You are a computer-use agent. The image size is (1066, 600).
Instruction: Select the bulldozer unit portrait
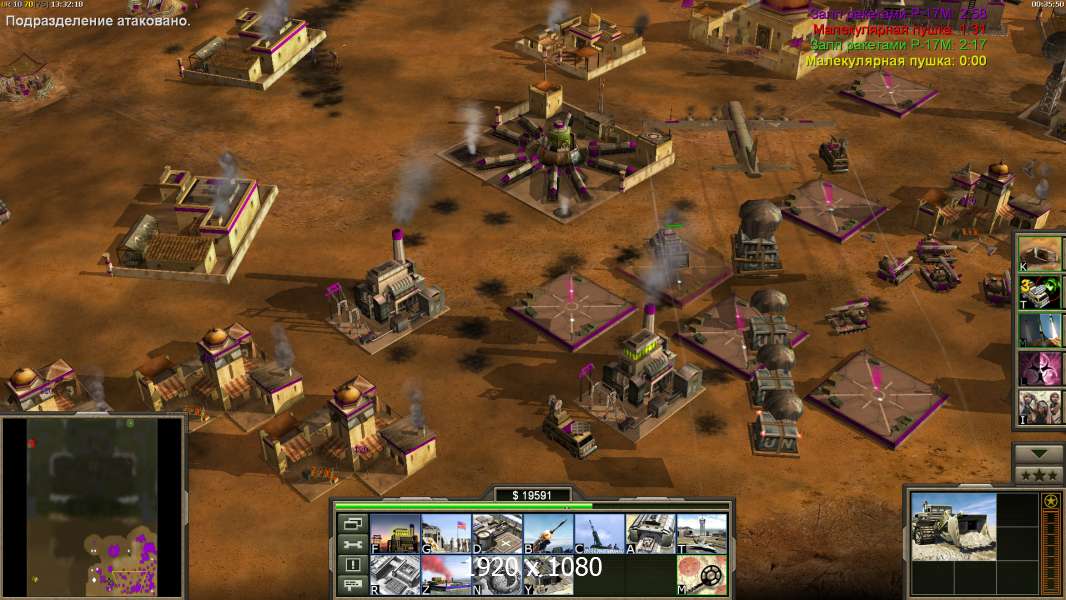click(x=953, y=526)
